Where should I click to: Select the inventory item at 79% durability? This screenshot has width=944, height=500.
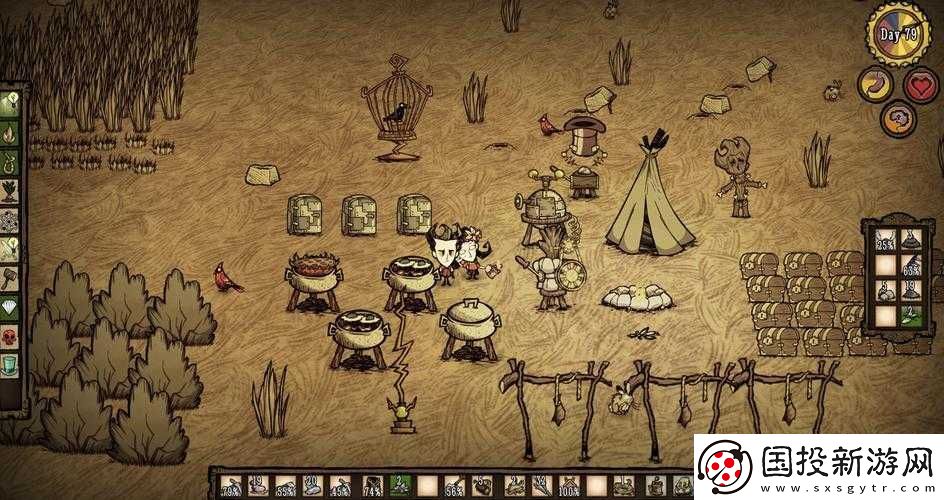point(230,486)
